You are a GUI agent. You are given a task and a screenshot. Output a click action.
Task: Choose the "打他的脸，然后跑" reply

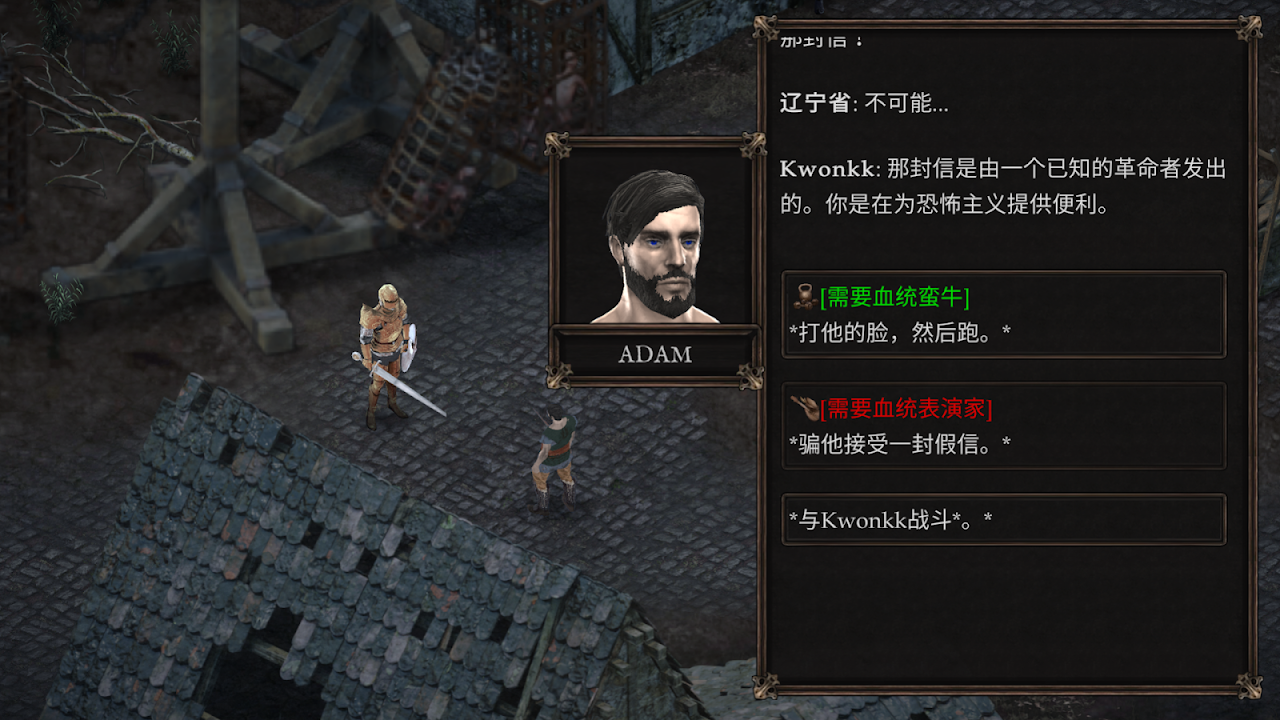click(x=1003, y=315)
